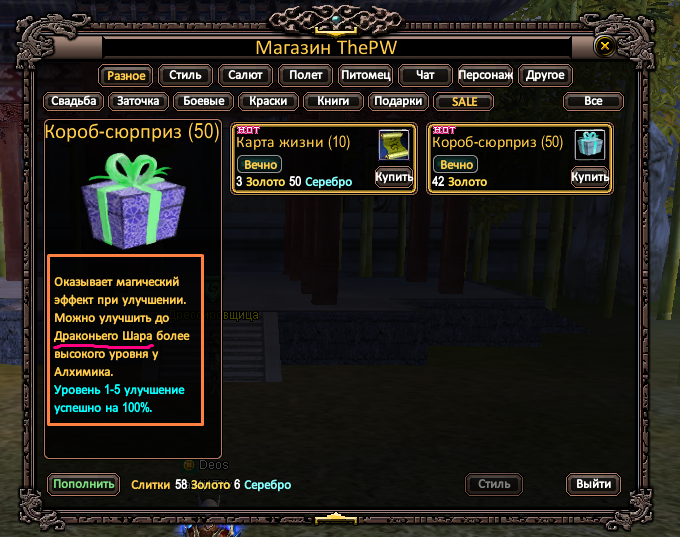Choose the Персонаж category tab

(486, 75)
